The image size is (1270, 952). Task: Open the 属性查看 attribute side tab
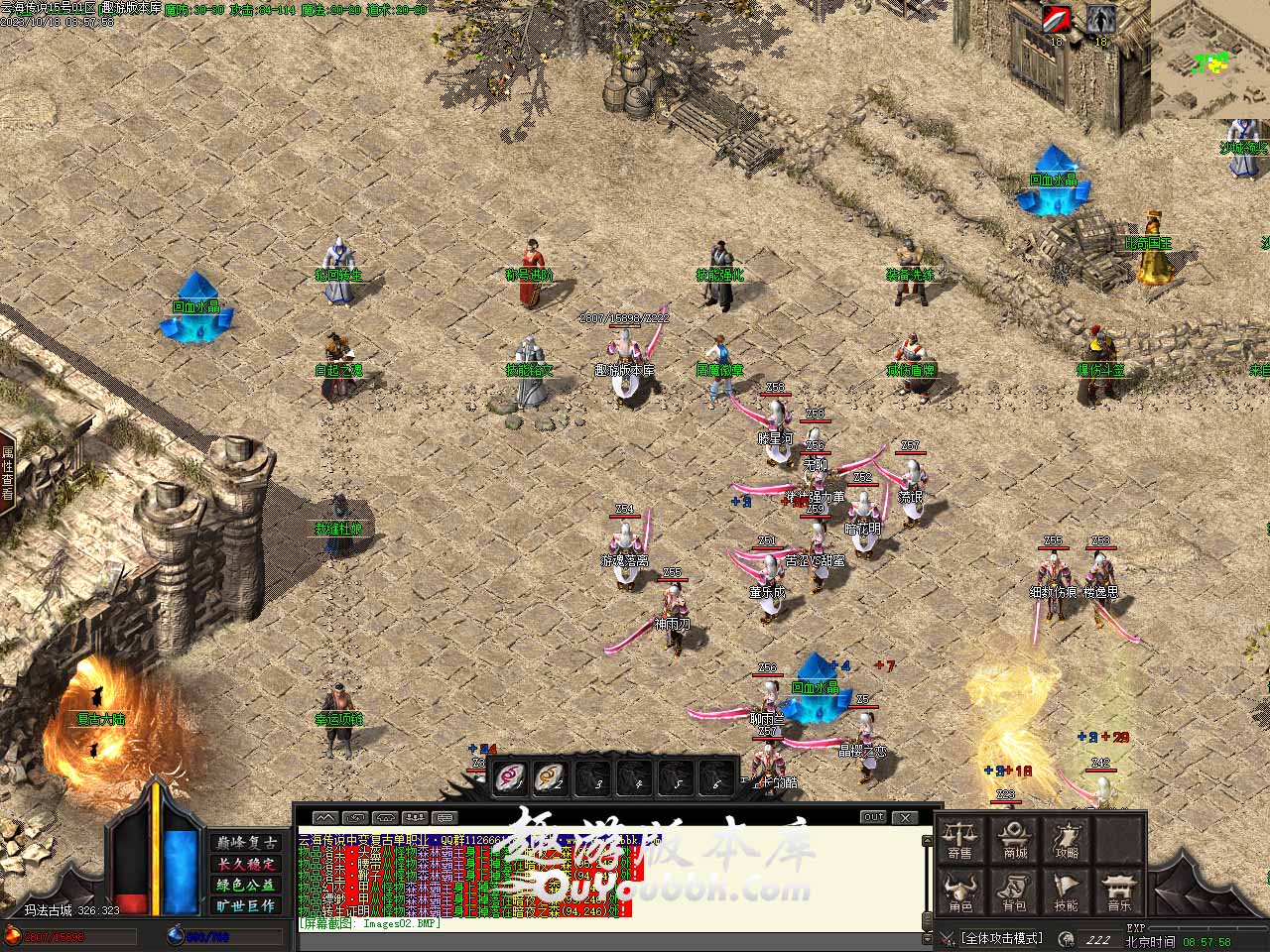point(8,472)
